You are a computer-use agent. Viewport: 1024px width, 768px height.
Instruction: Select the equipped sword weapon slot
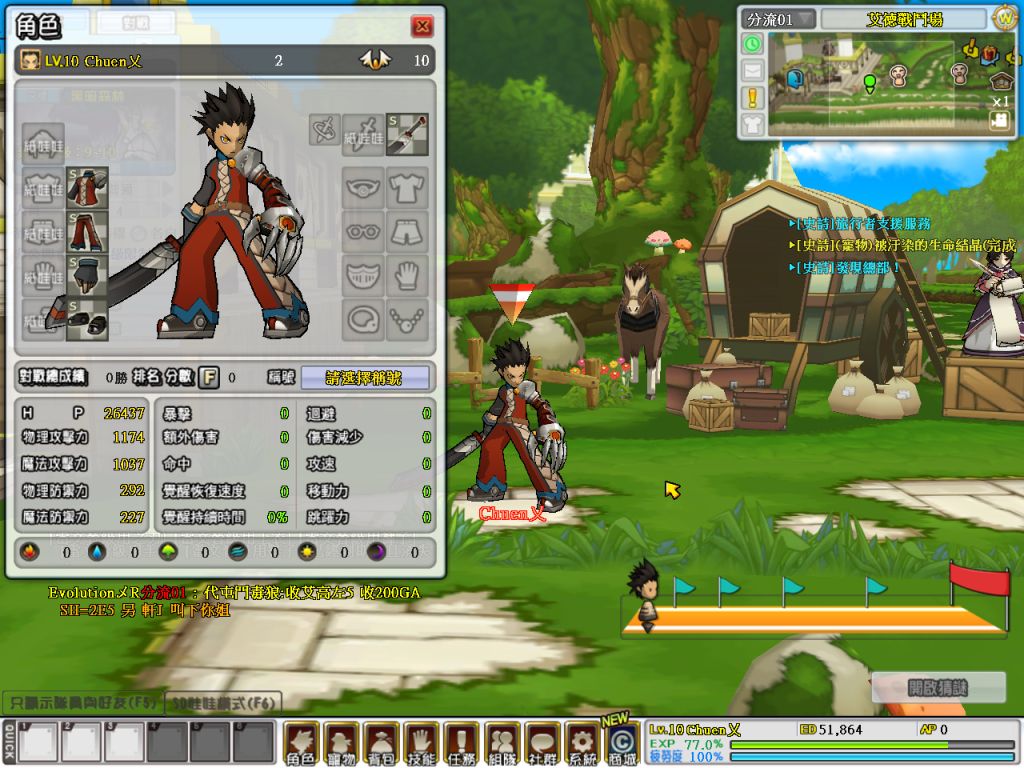(x=407, y=133)
